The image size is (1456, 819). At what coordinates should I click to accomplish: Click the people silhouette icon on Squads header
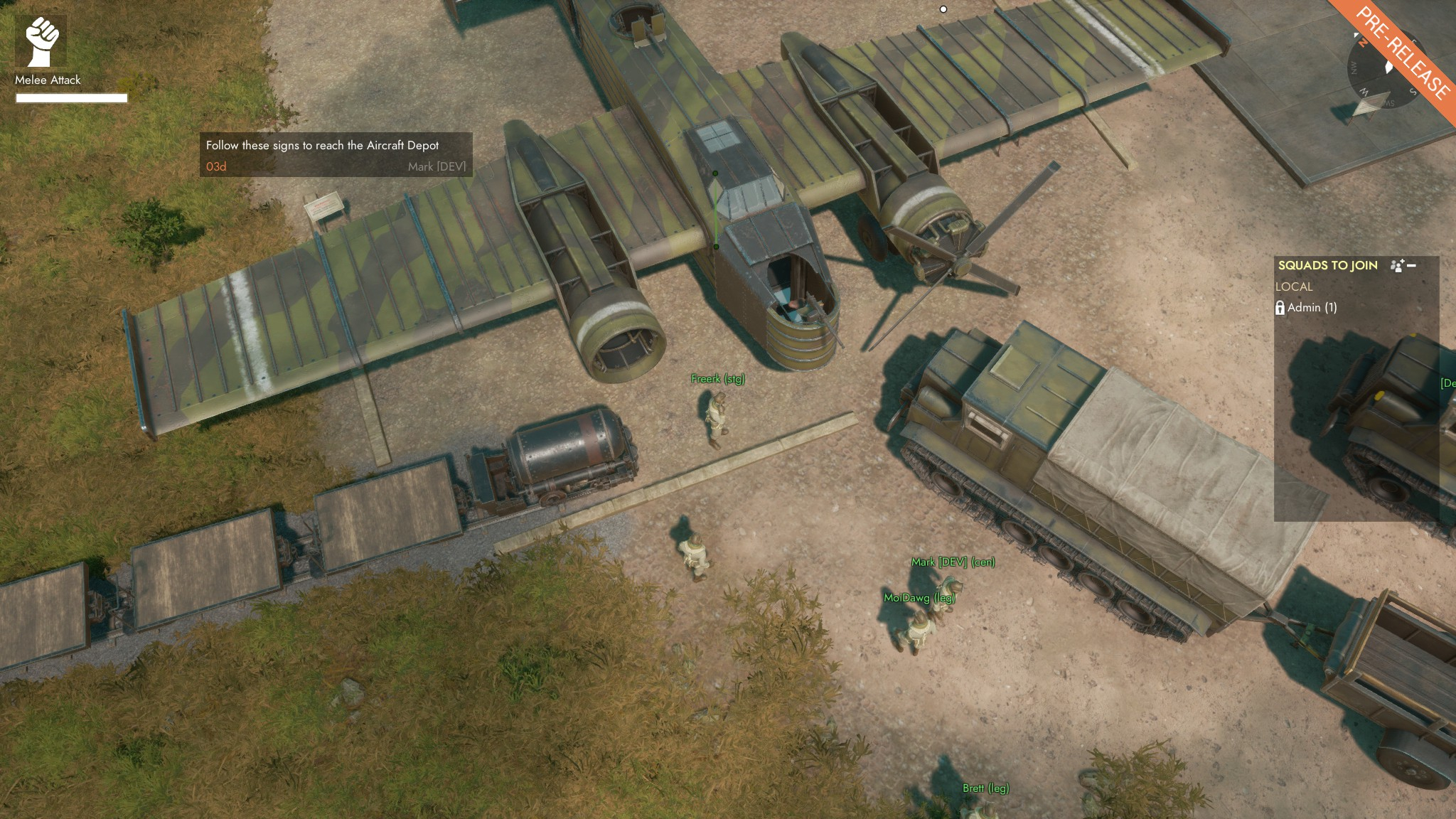(x=1395, y=265)
